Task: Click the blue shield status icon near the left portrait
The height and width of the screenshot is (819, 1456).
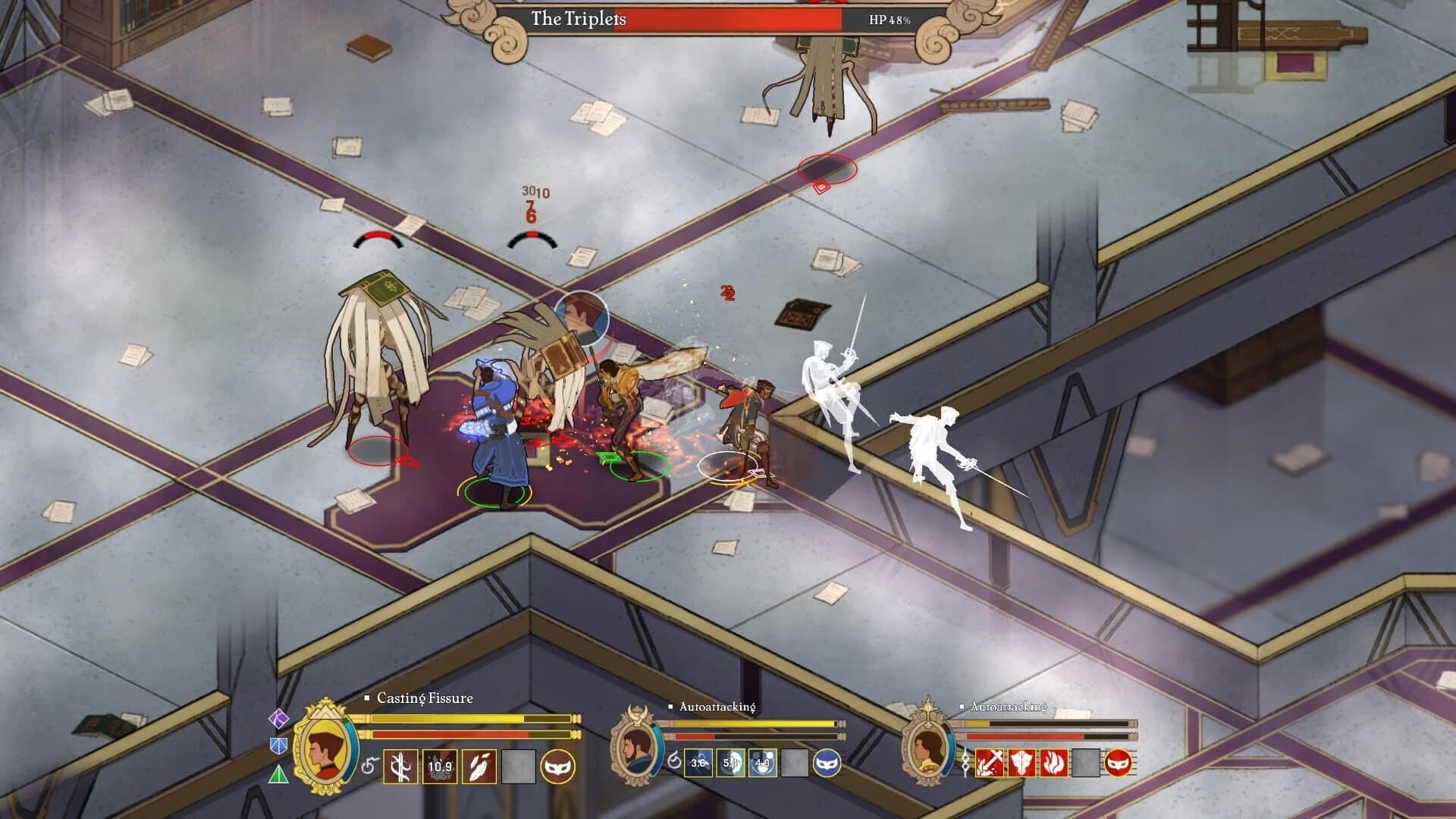Action: click(x=278, y=746)
